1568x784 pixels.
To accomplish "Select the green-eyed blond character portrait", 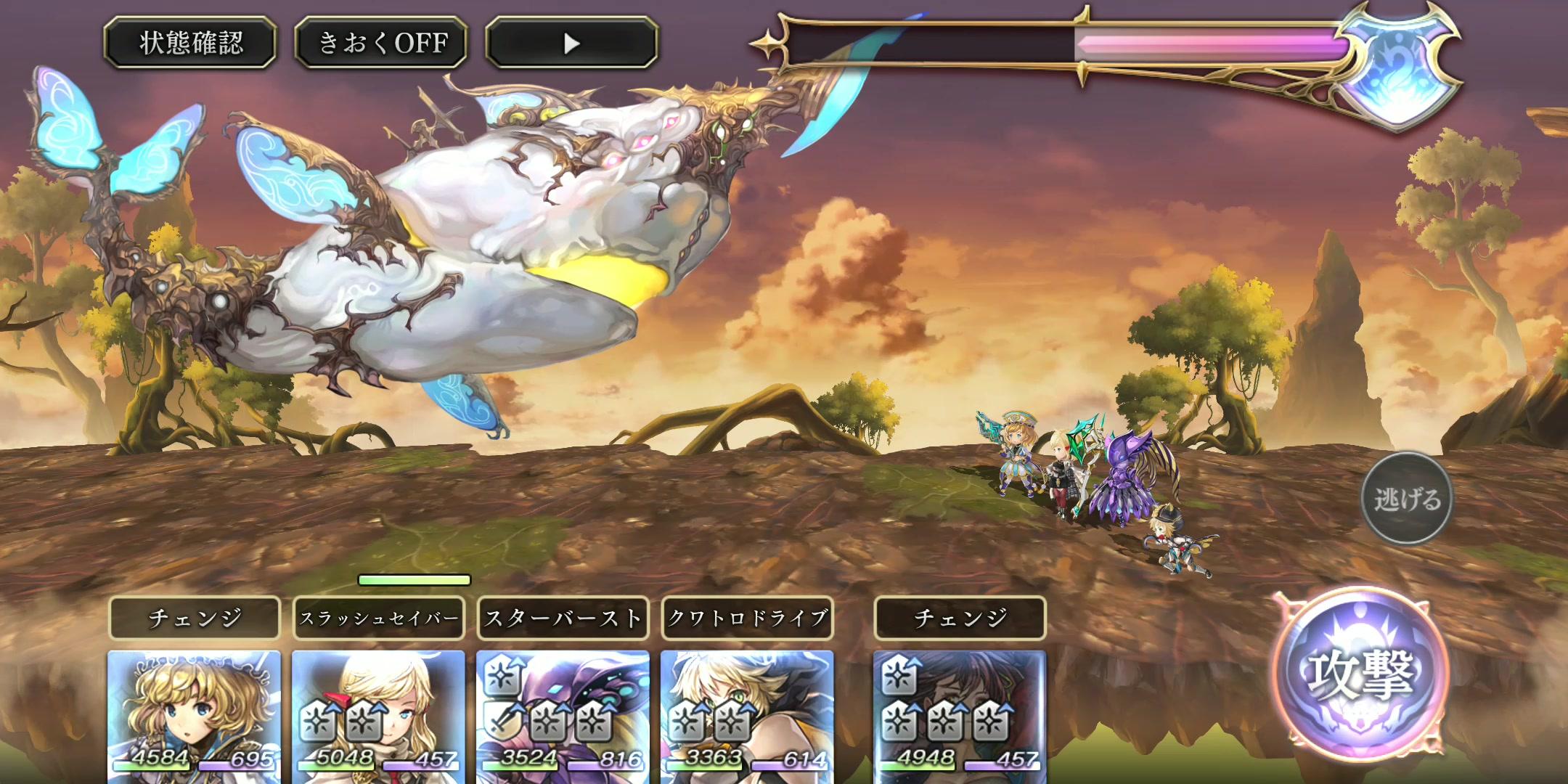I will coord(747,715).
